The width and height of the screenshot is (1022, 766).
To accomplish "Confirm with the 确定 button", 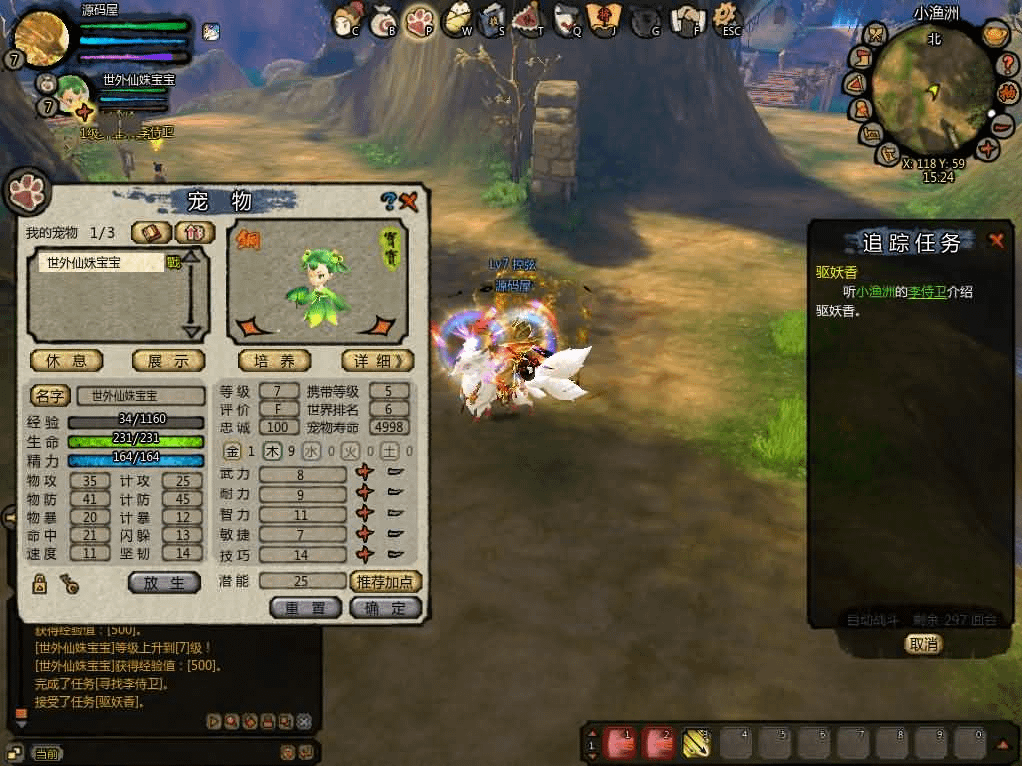I will 385,607.
